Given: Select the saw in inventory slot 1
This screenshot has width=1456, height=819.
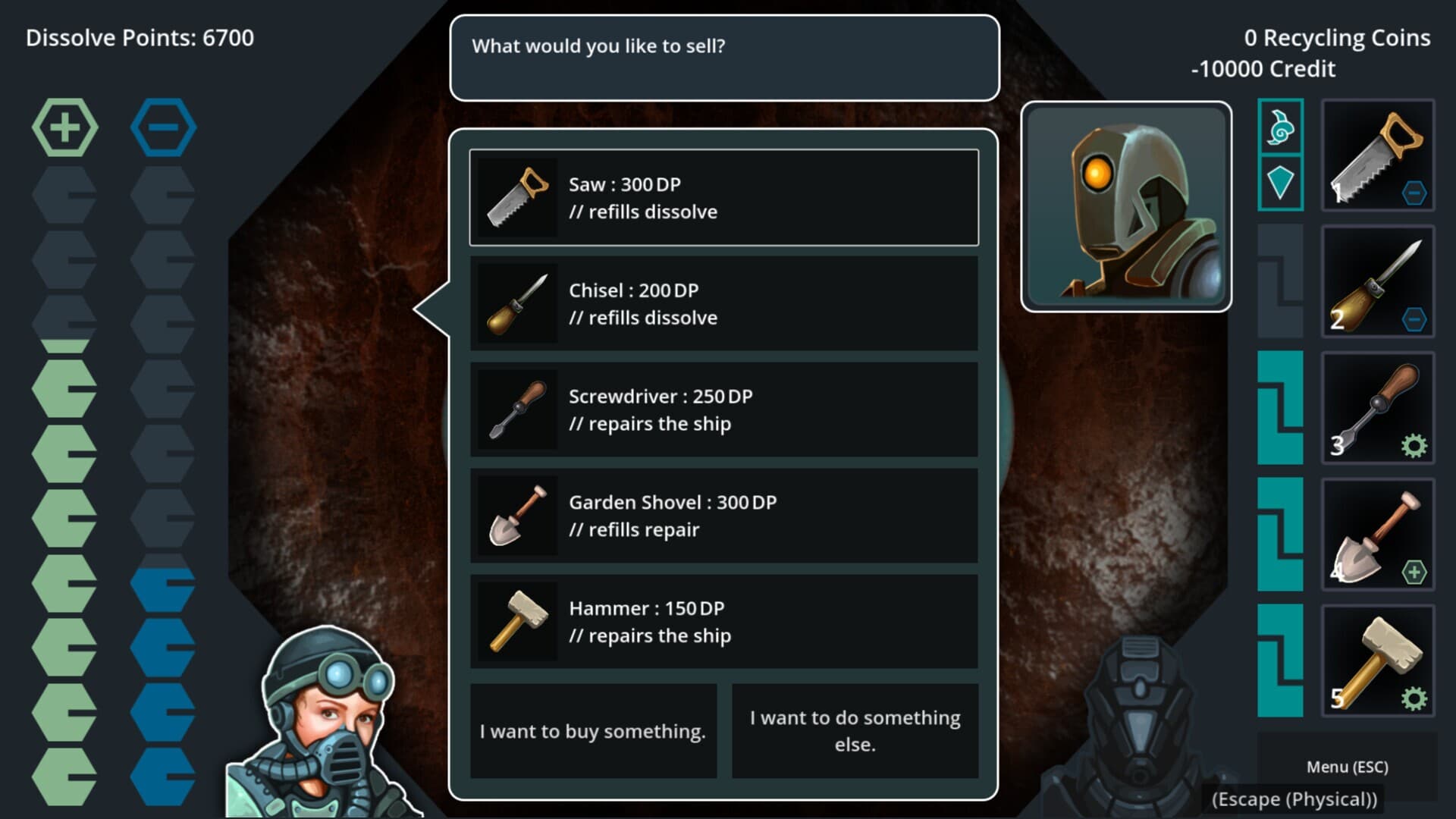Looking at the screenshot, I should [x=1378, y=155].
